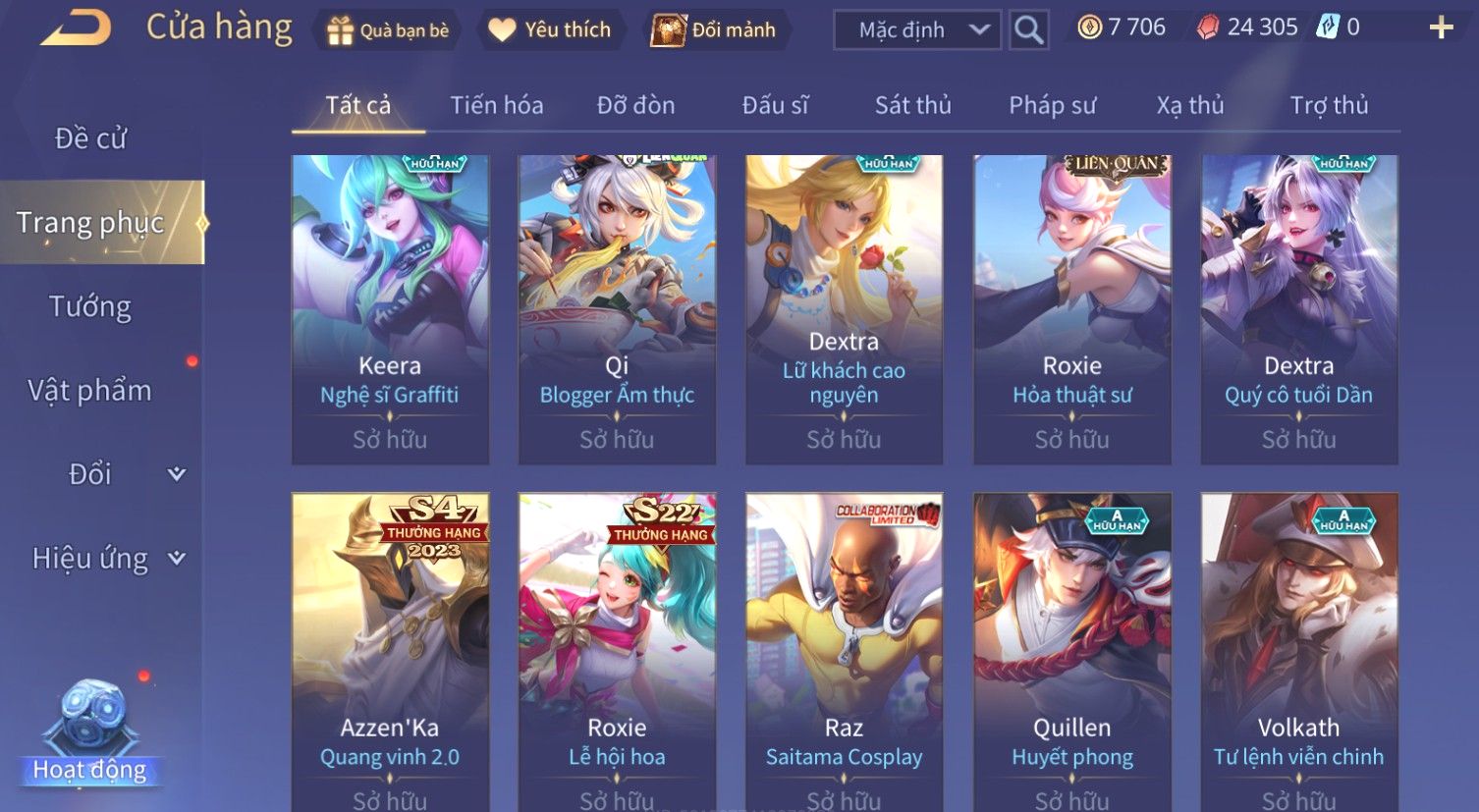Viewport: 1479px width, 812px height.
Task: Open the Hoạt động events icon
Action: 90,736
